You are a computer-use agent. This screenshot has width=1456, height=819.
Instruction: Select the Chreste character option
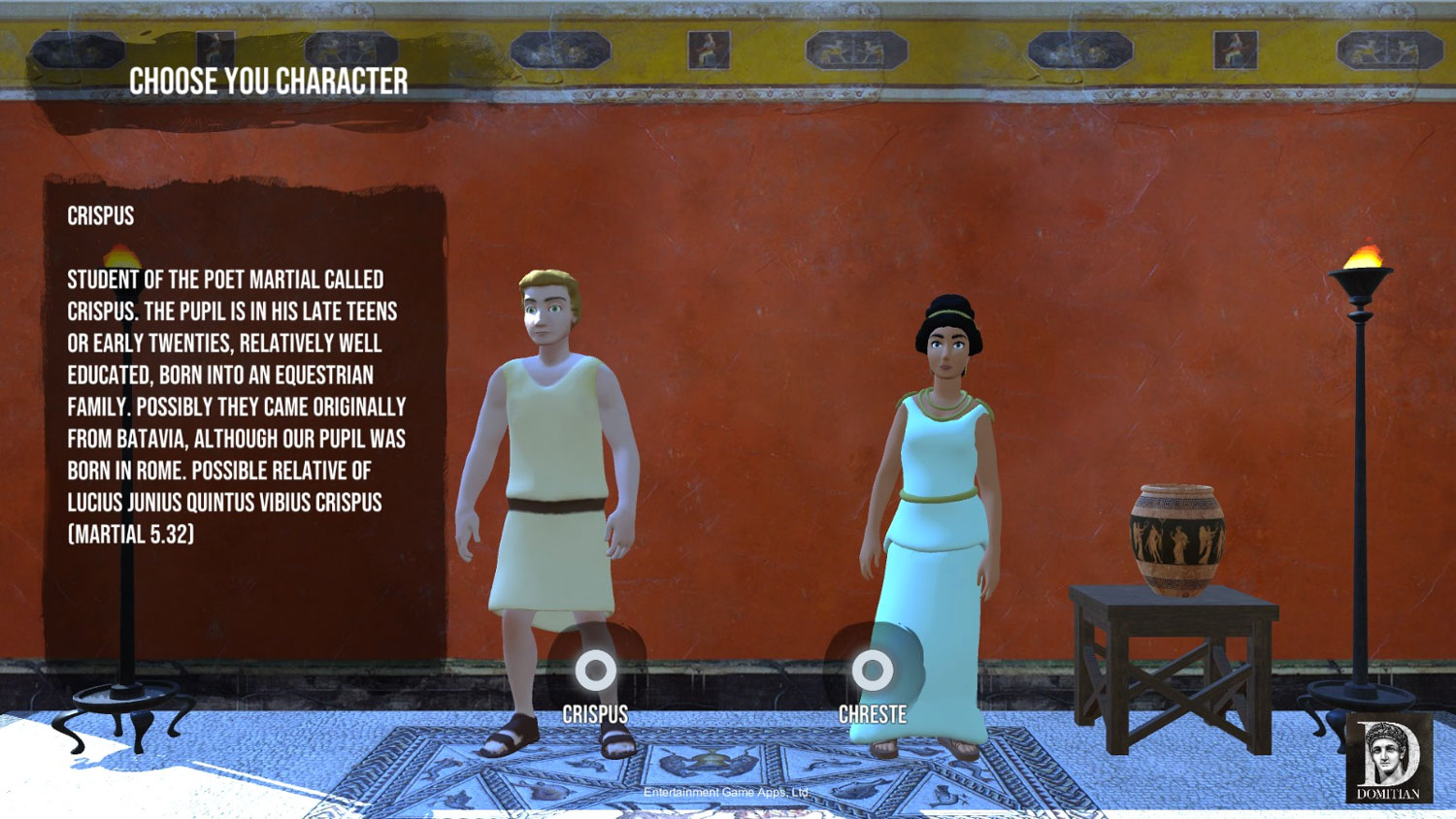click(x=872, y=670)
